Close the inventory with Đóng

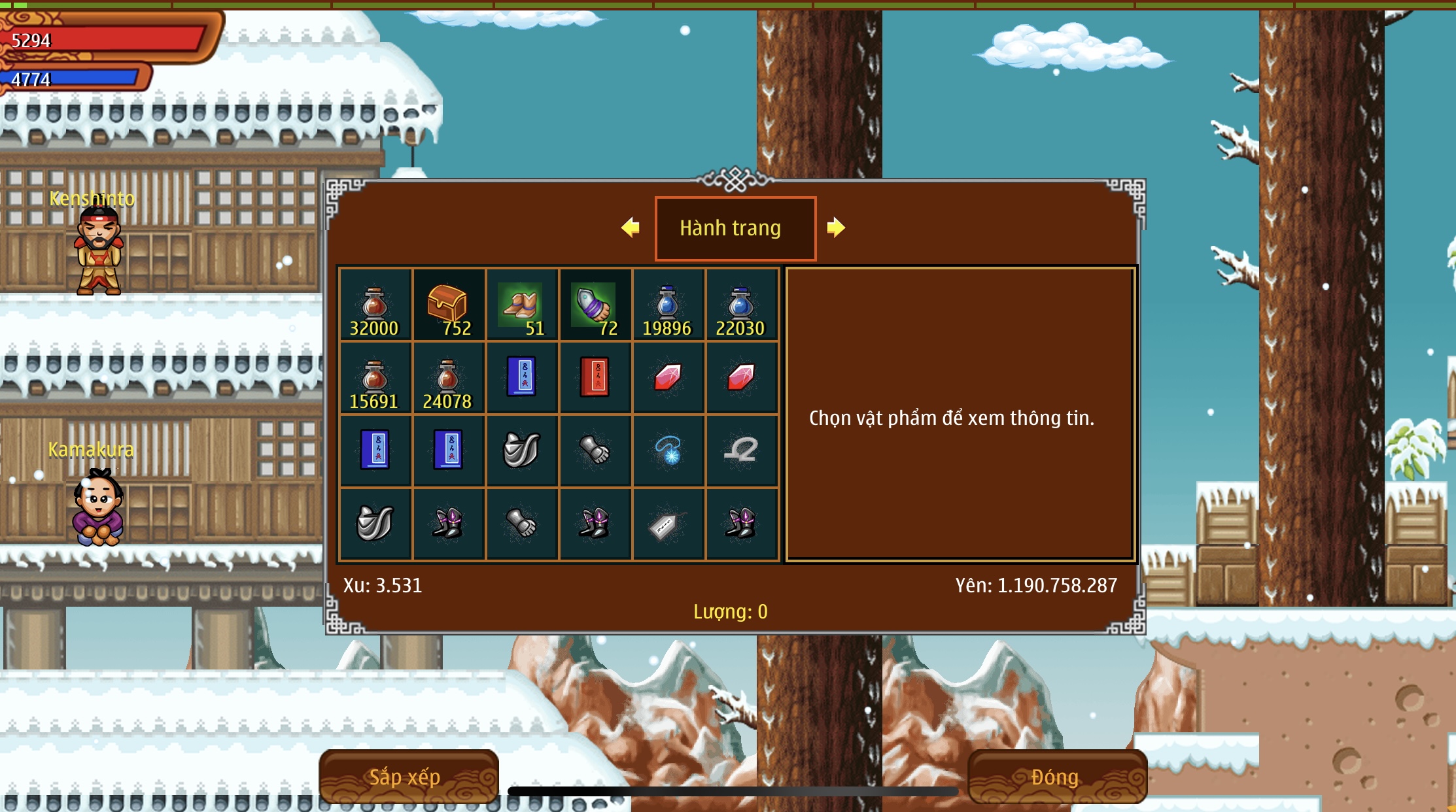coord(1056,776)
